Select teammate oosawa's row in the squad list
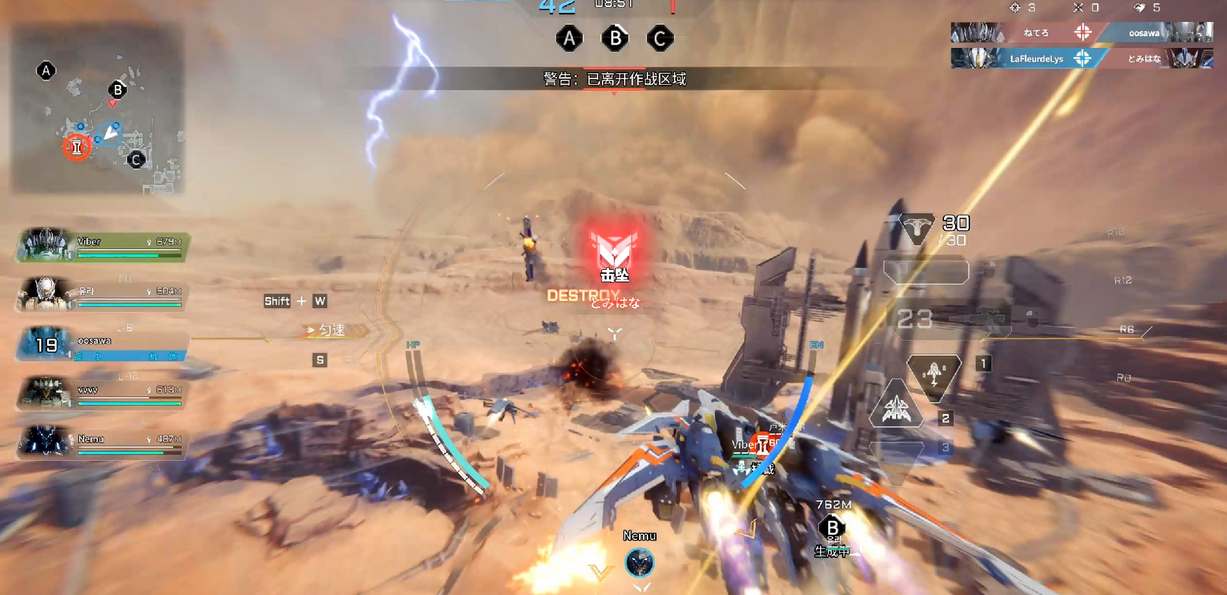The image size is (1227, 595). pos(102,344)
